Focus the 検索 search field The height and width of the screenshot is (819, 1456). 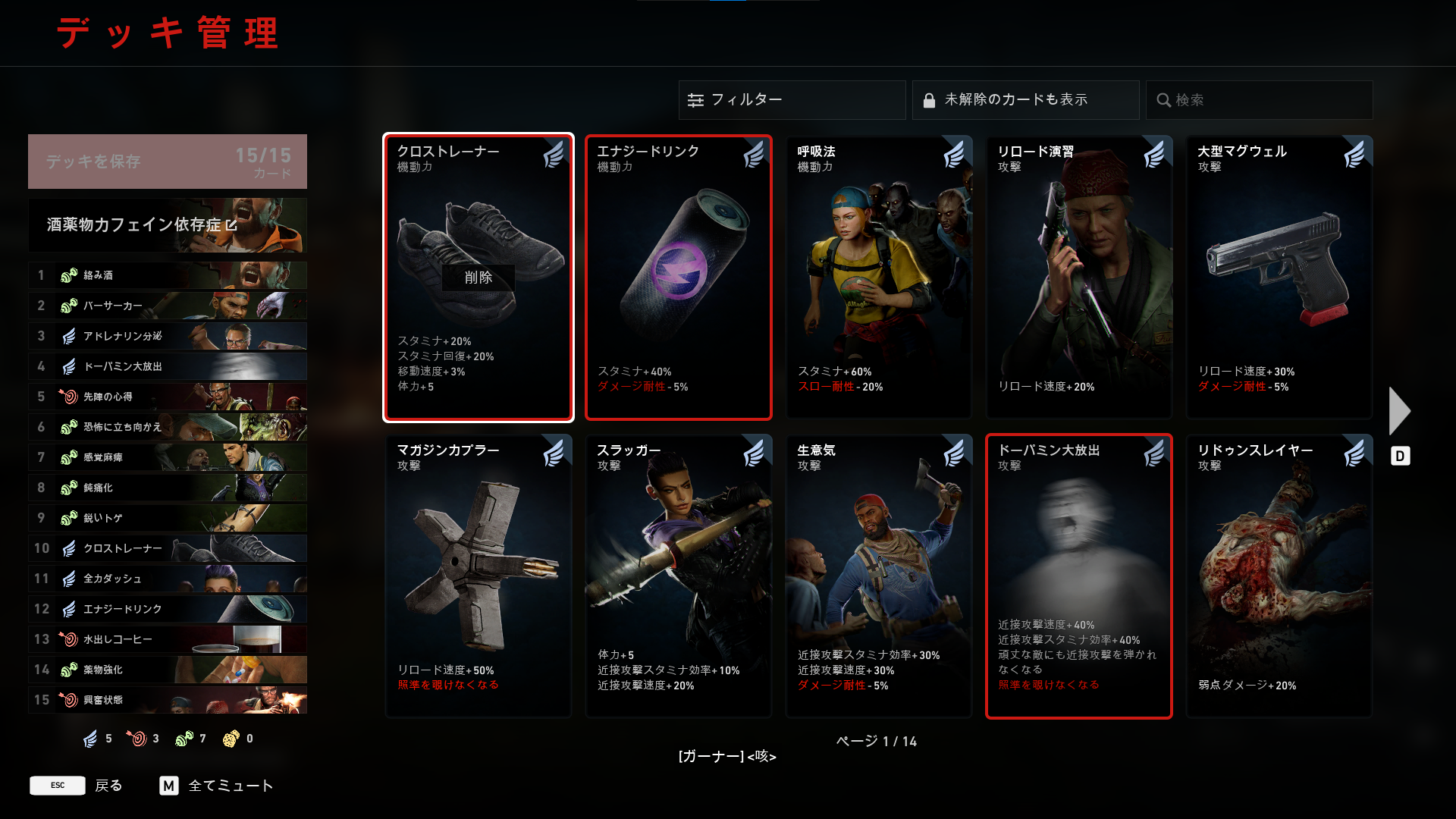[1259, 100]
